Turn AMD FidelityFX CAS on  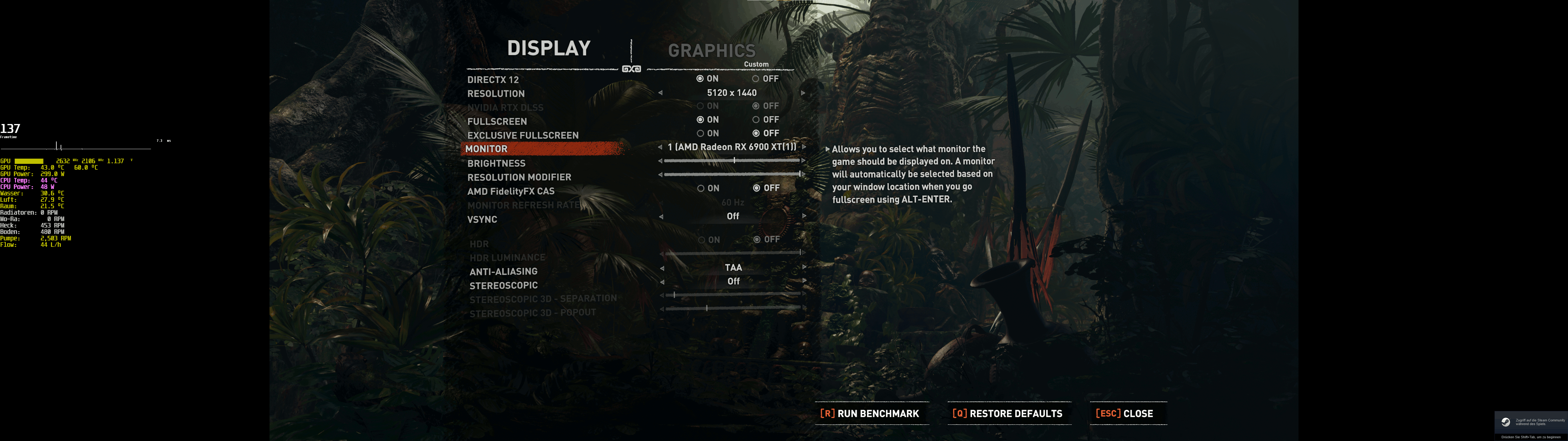coord(701,188)
